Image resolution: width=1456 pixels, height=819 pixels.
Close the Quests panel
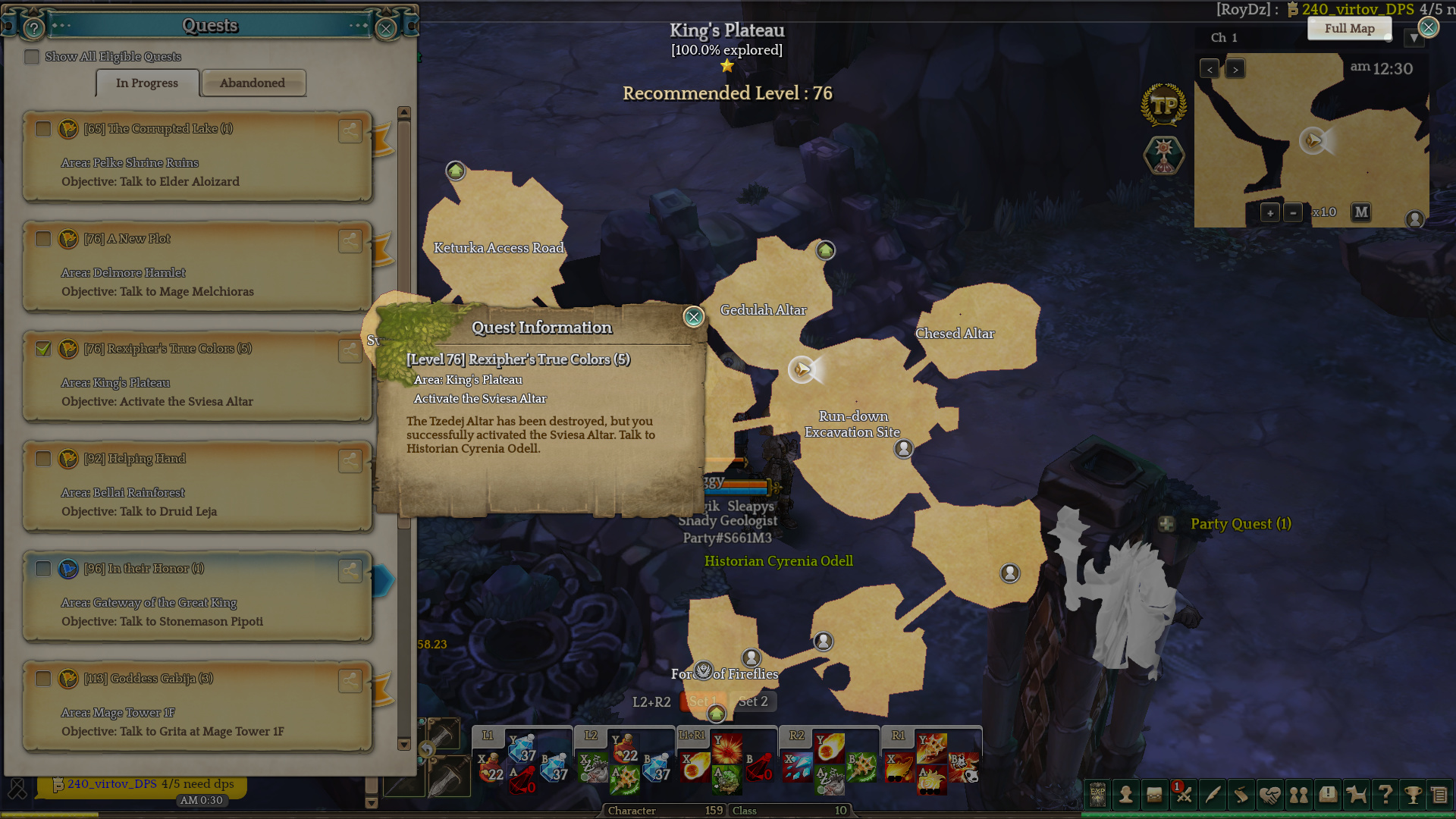pos(386,29)
